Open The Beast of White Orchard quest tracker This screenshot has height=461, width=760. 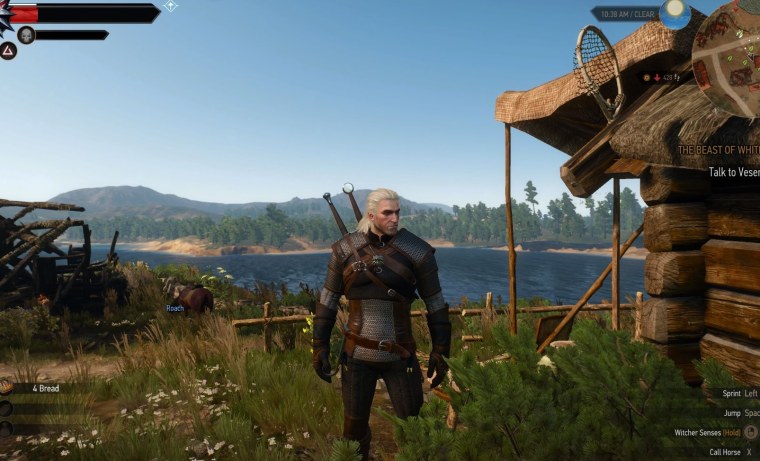(718, 150)
